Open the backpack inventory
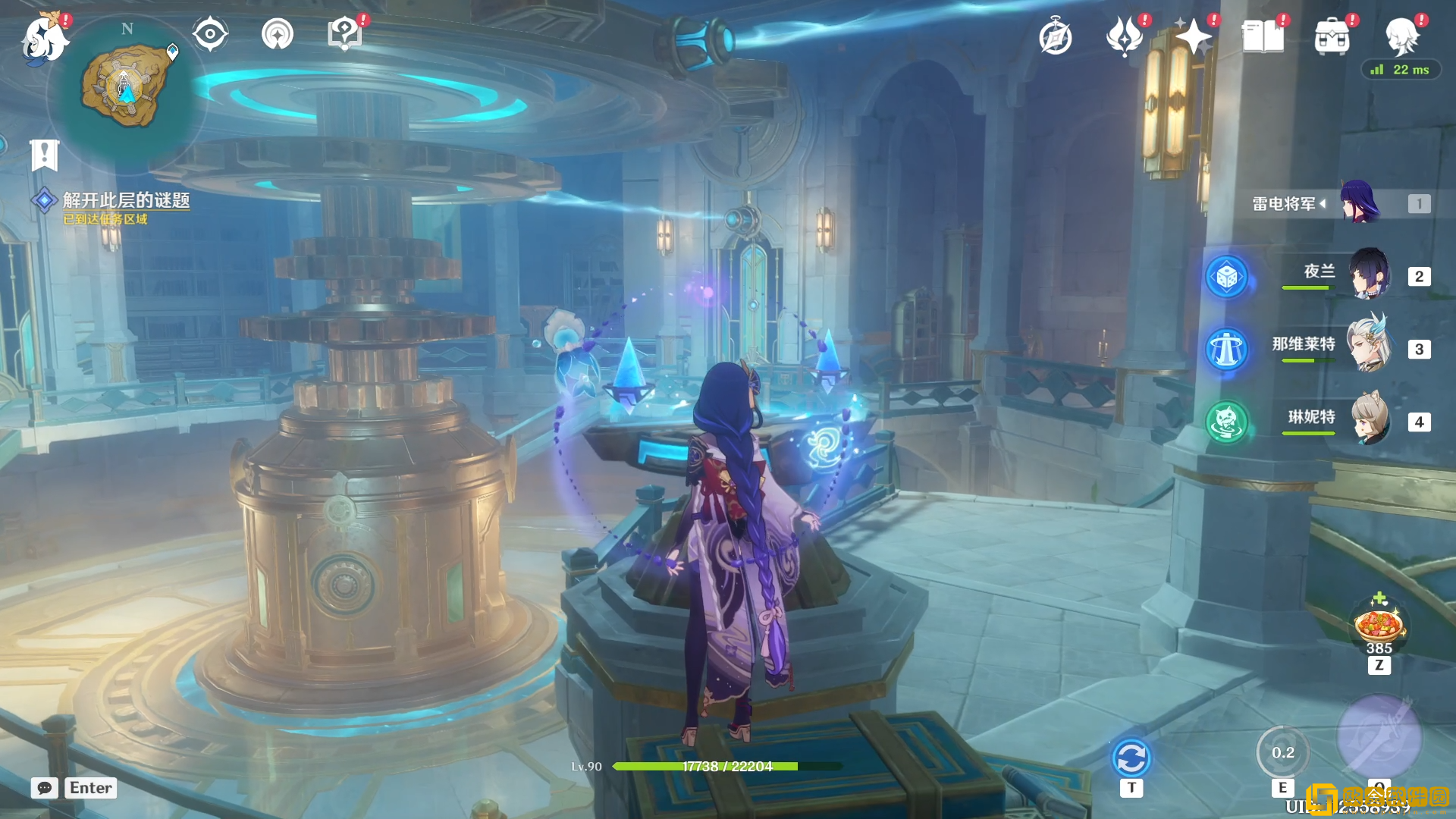 click(x=1332, y=36)
